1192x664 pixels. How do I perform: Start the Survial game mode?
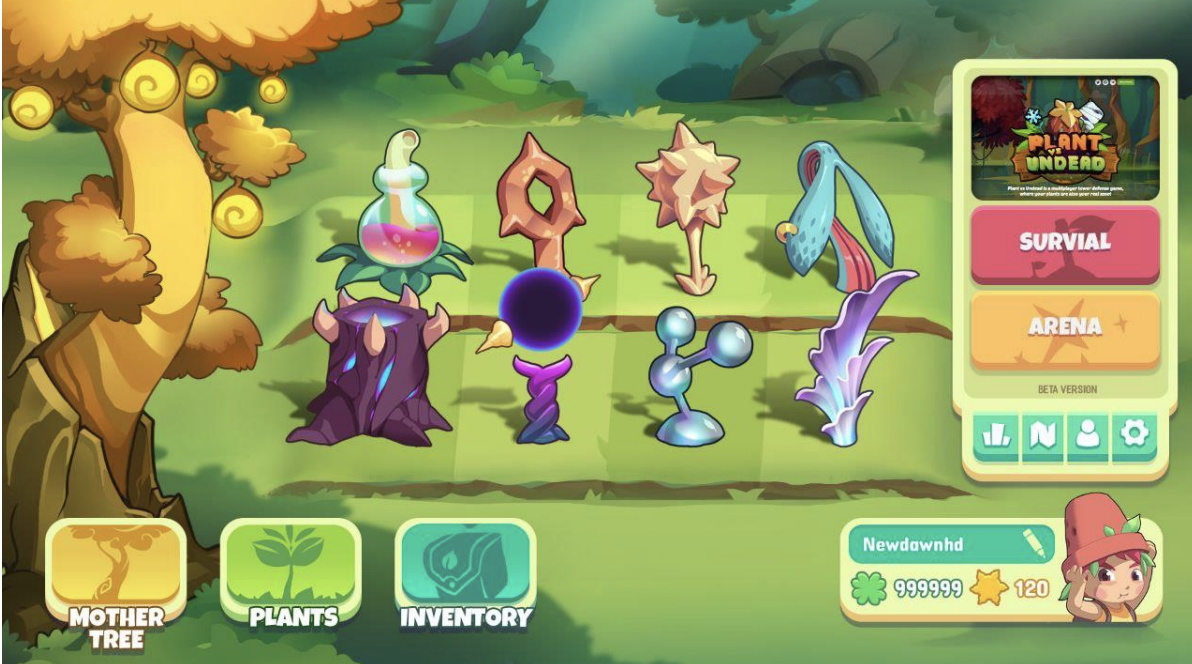coord(1065,243)
